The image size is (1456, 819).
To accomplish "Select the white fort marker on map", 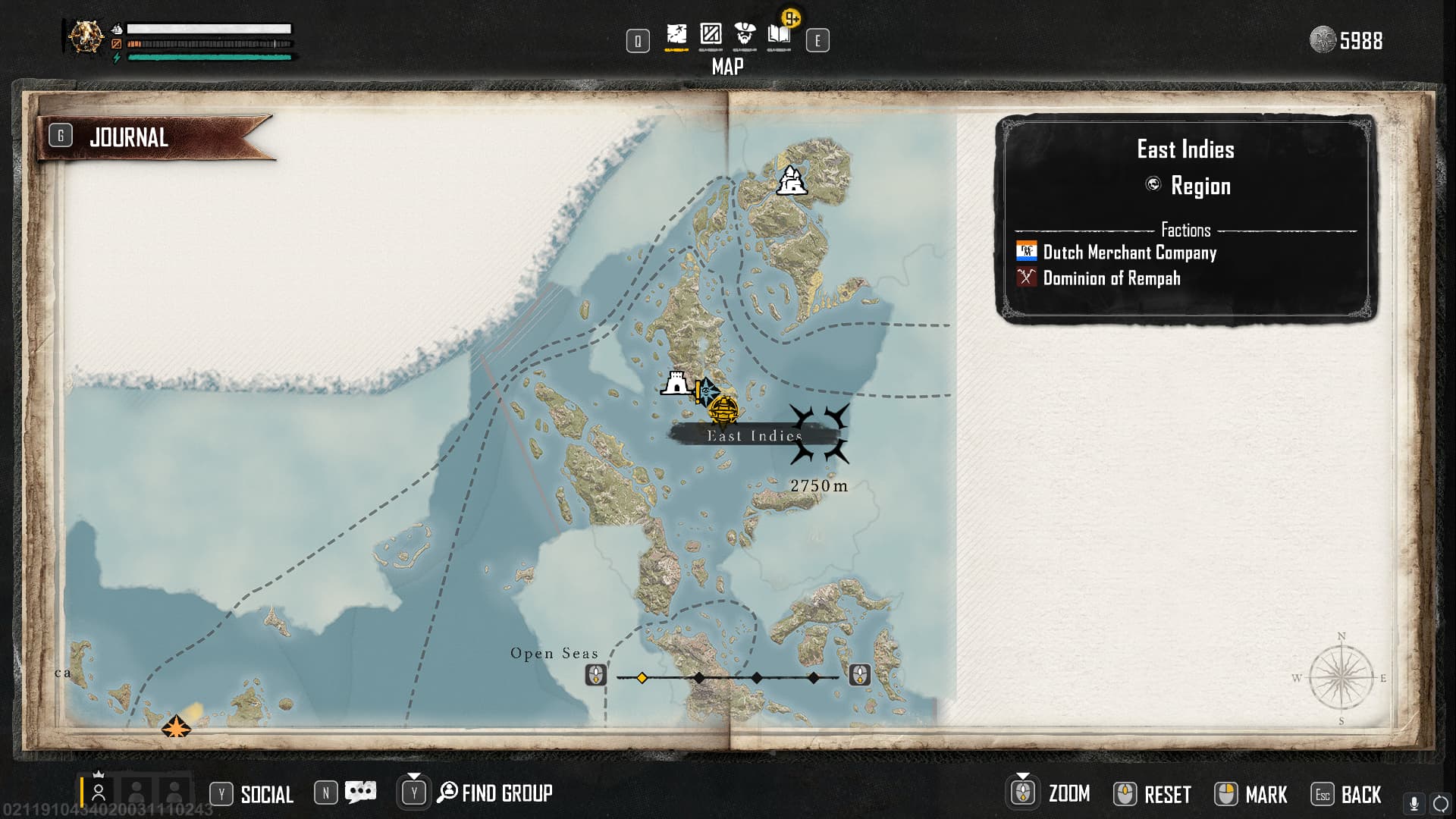I will tap(676, 384).
